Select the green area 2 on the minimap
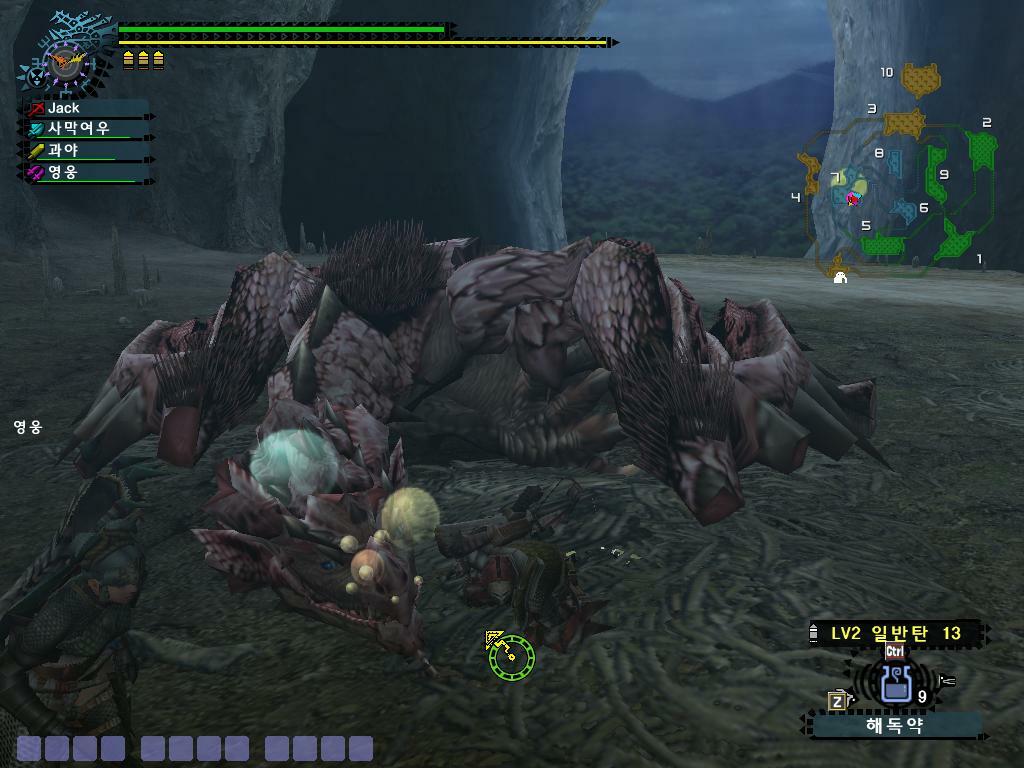The width and height of the screenshot is (1024, 768). pos(982,149)
